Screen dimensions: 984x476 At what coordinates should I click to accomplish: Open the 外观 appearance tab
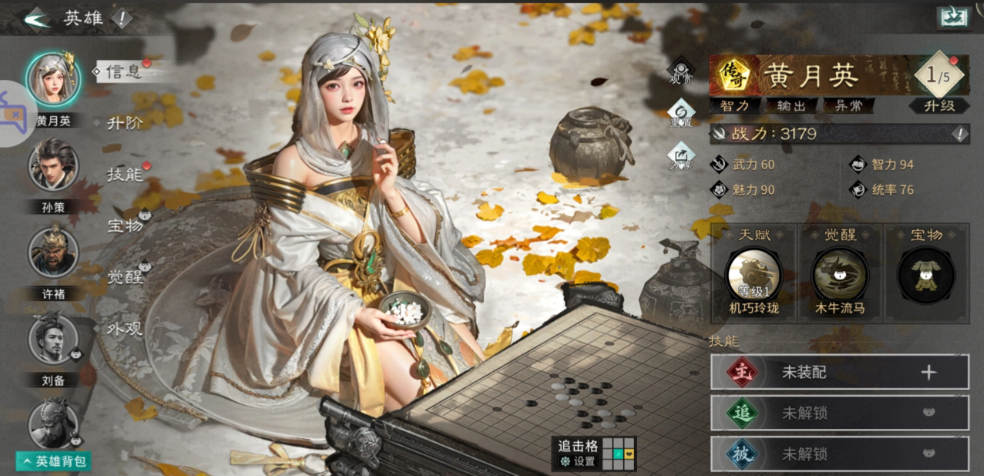coord(124,327)
